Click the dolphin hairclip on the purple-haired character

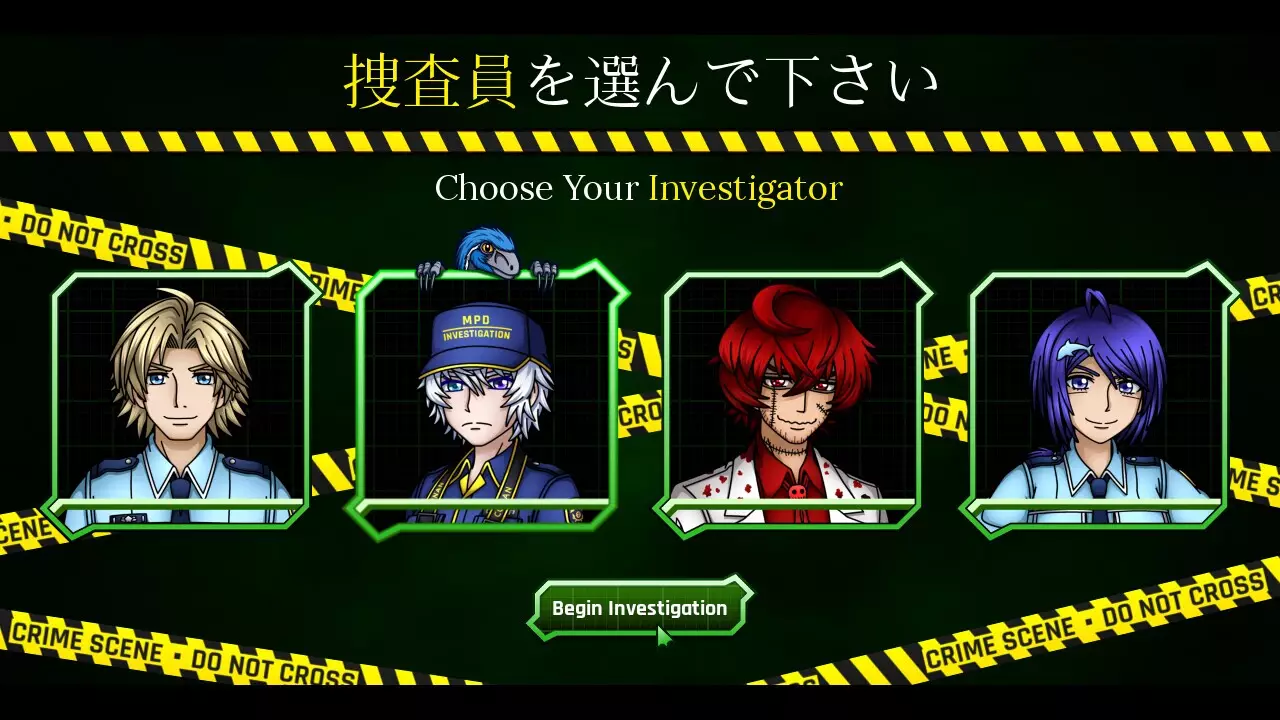tap(1076, 350)
